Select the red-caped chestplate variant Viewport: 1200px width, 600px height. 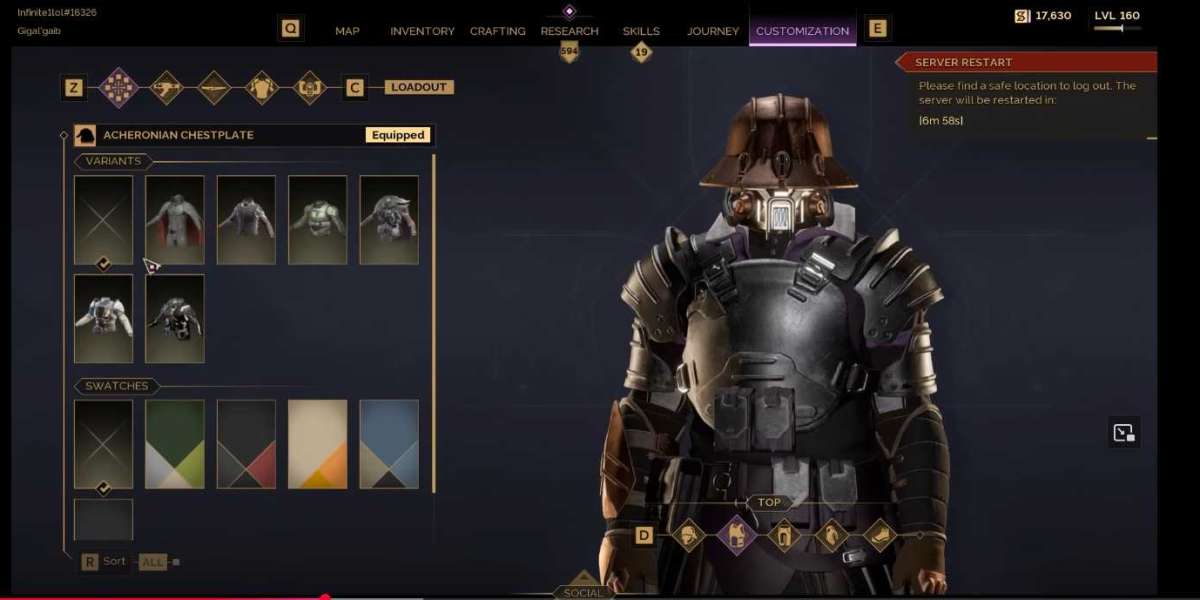175,220
